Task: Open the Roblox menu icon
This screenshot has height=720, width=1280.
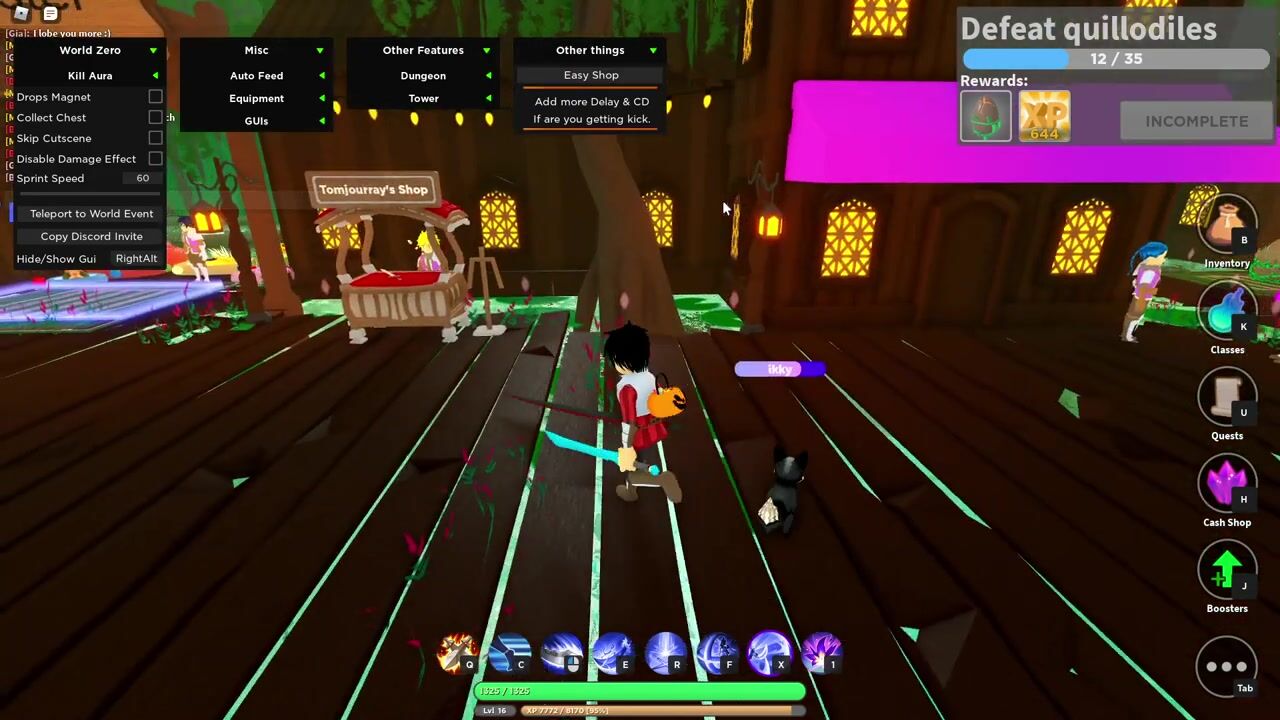Action: tap(21, 13)
